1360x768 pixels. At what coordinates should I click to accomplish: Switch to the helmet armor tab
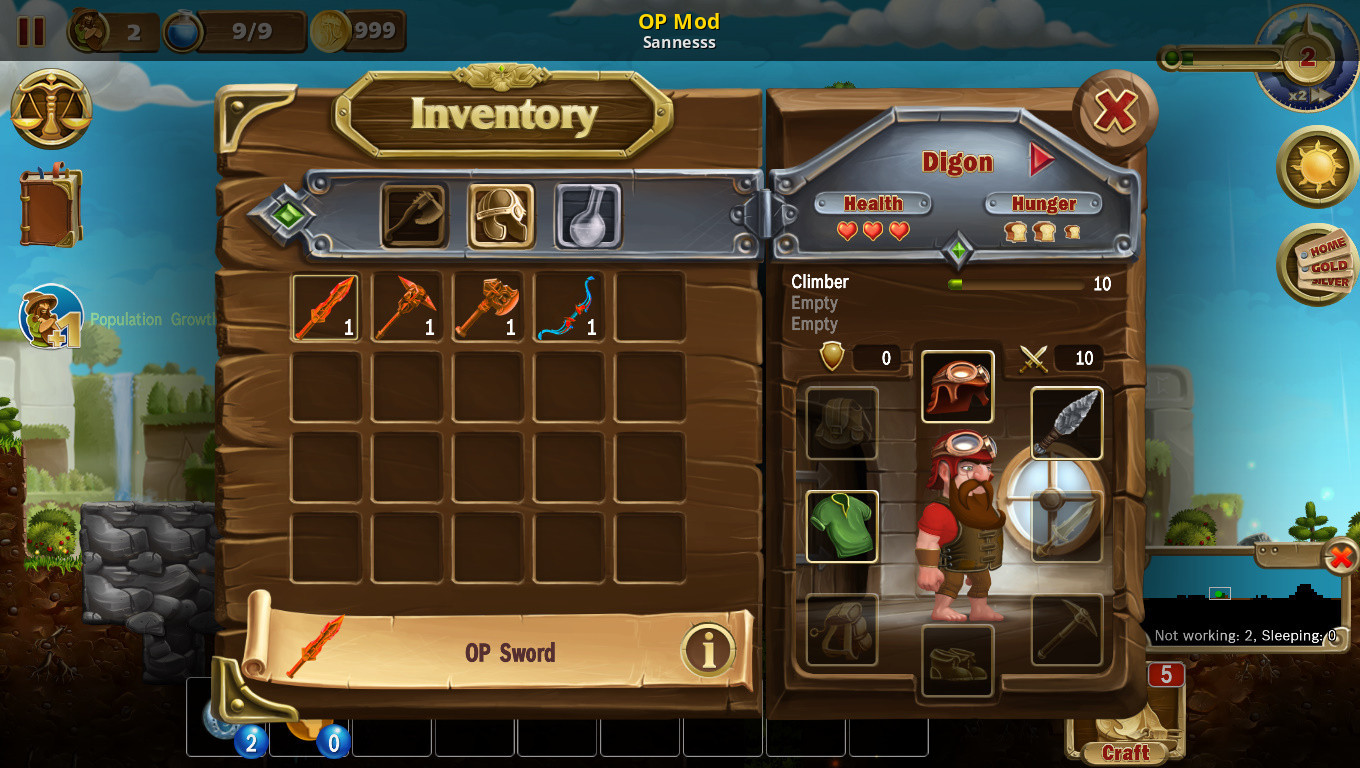coord(501,215)
